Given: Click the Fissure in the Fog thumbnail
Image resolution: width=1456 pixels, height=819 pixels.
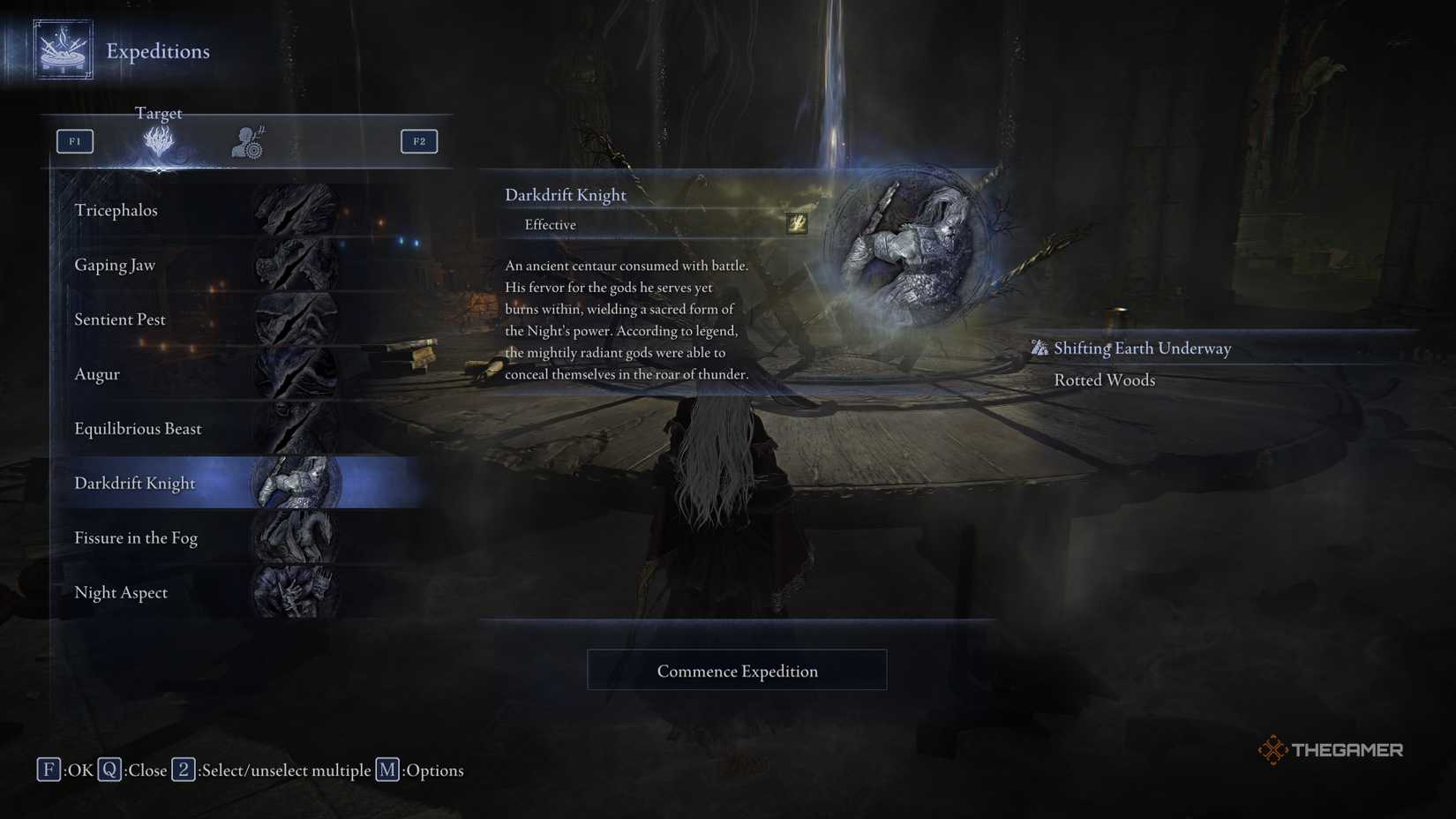Looking at the screenshot, I should pos(296,537).
